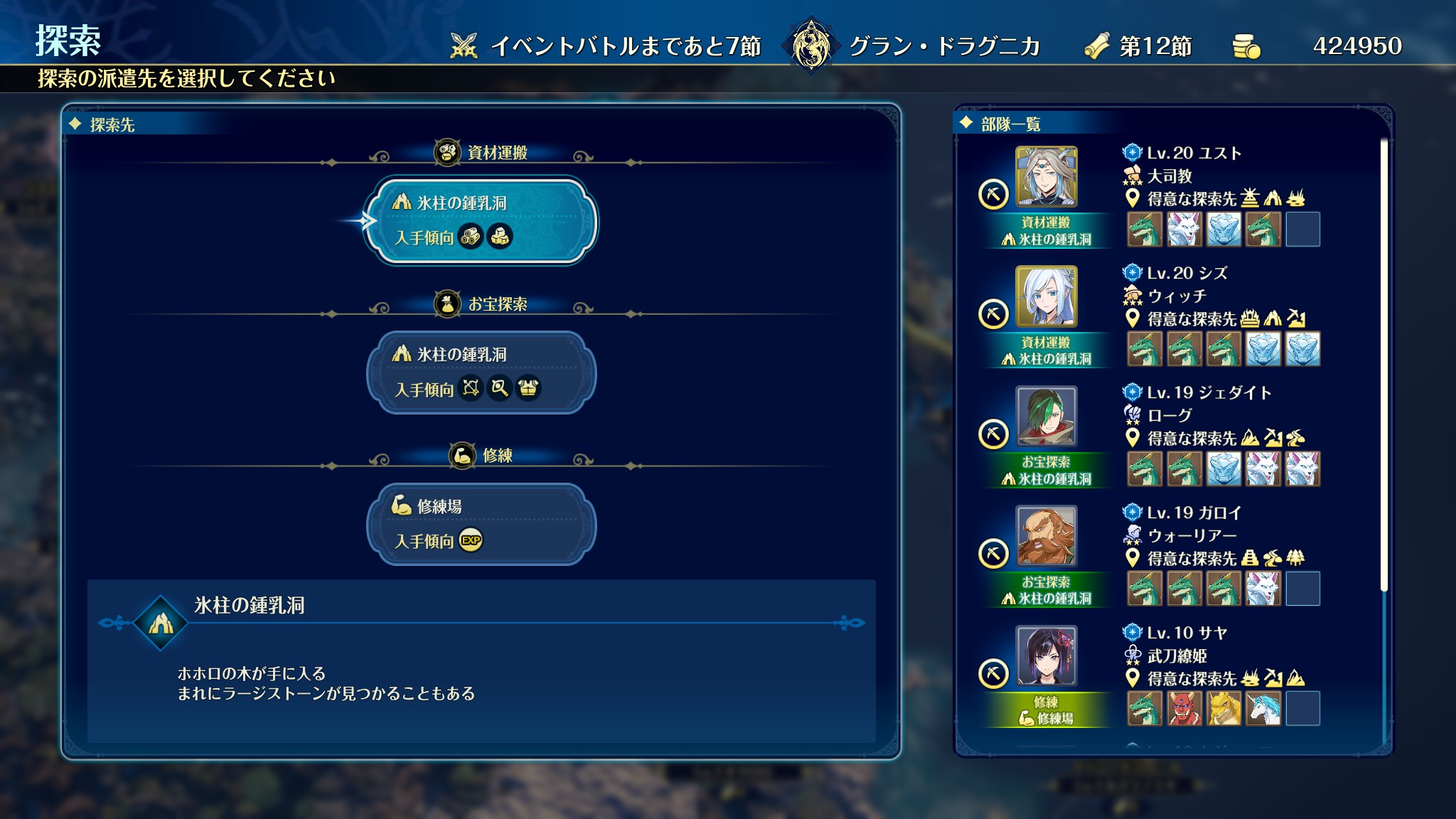Image resolution: width=1456 pixels, height=819 pixels.
Task: Select the white unicorn monster in サヤ's squad
Action: coord(1263,709)
